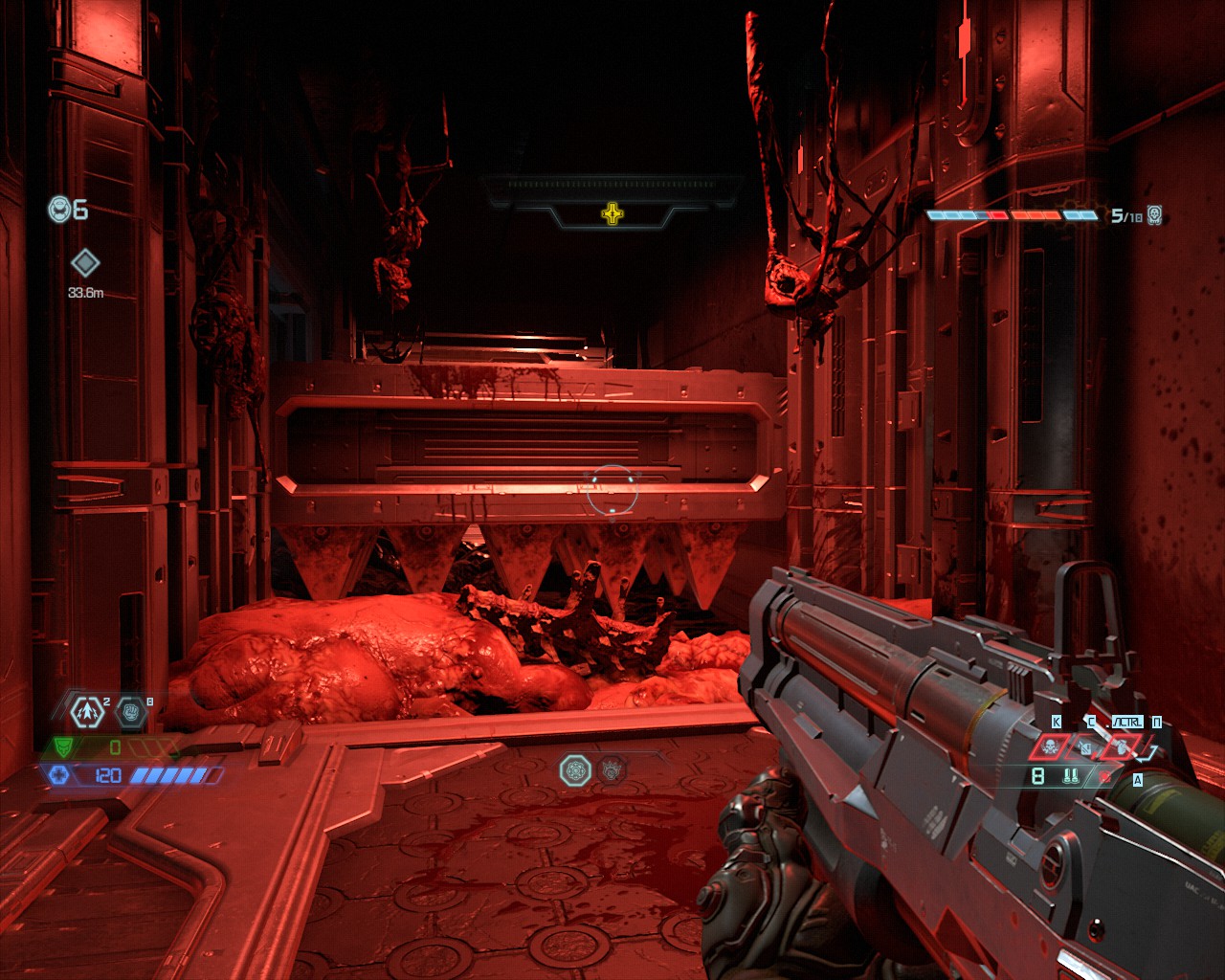Click the blue health cross icon
Screen dimensions: 1225x980
tap(59, 774)
